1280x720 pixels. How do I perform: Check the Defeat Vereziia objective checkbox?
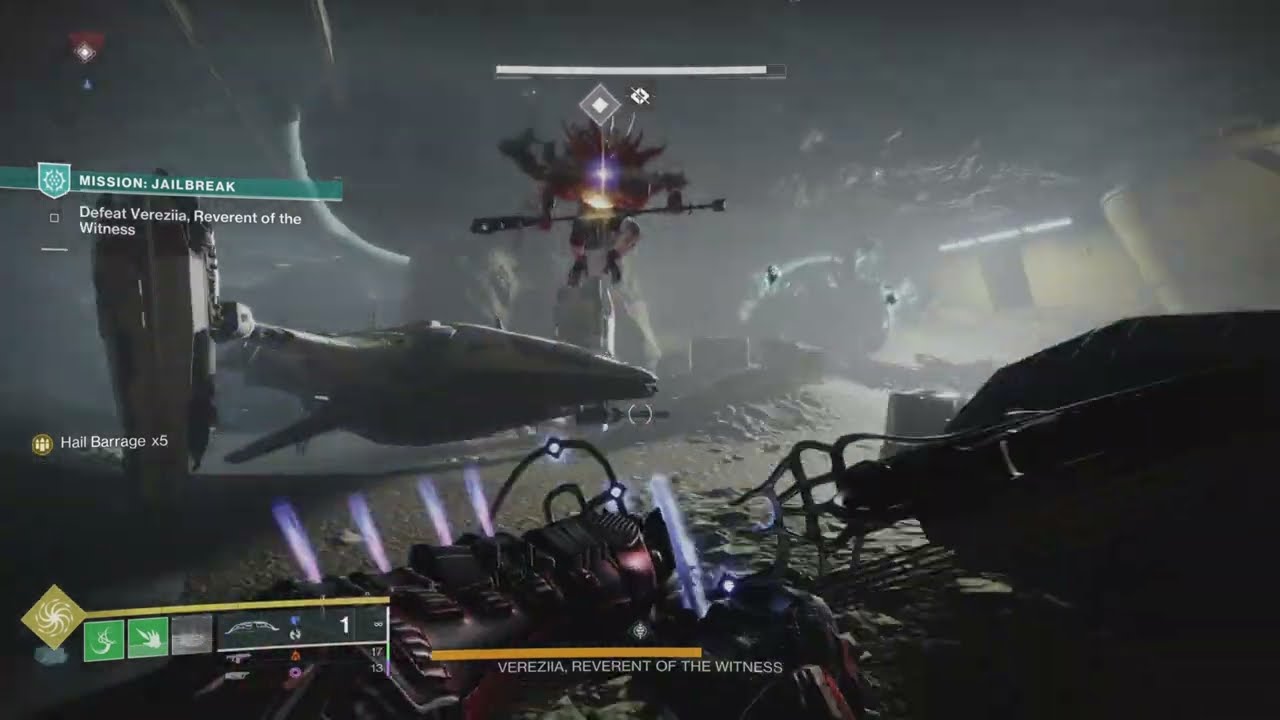pyautogui.click(x=55, y=217)
